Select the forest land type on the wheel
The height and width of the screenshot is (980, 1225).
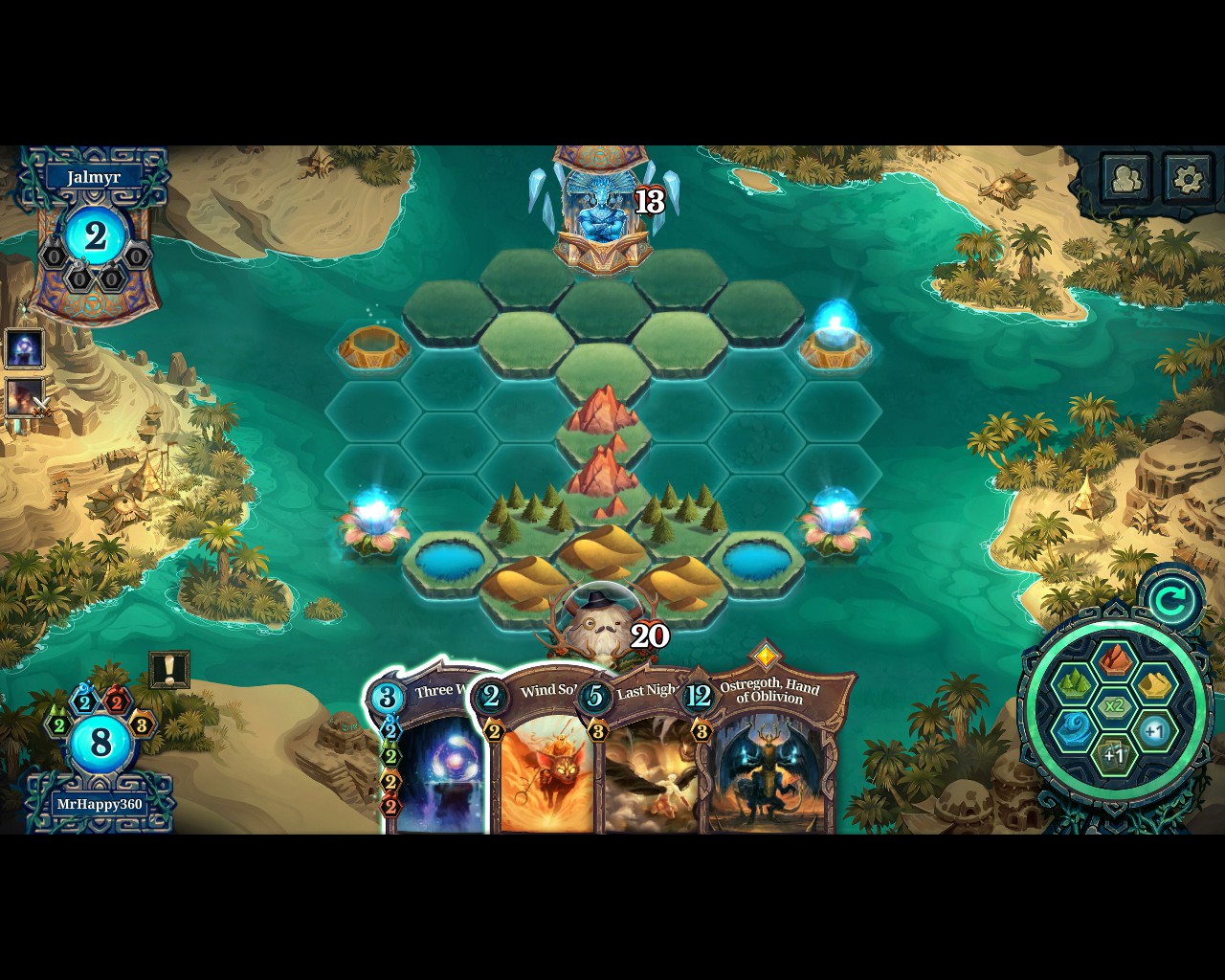(1074, 681)
